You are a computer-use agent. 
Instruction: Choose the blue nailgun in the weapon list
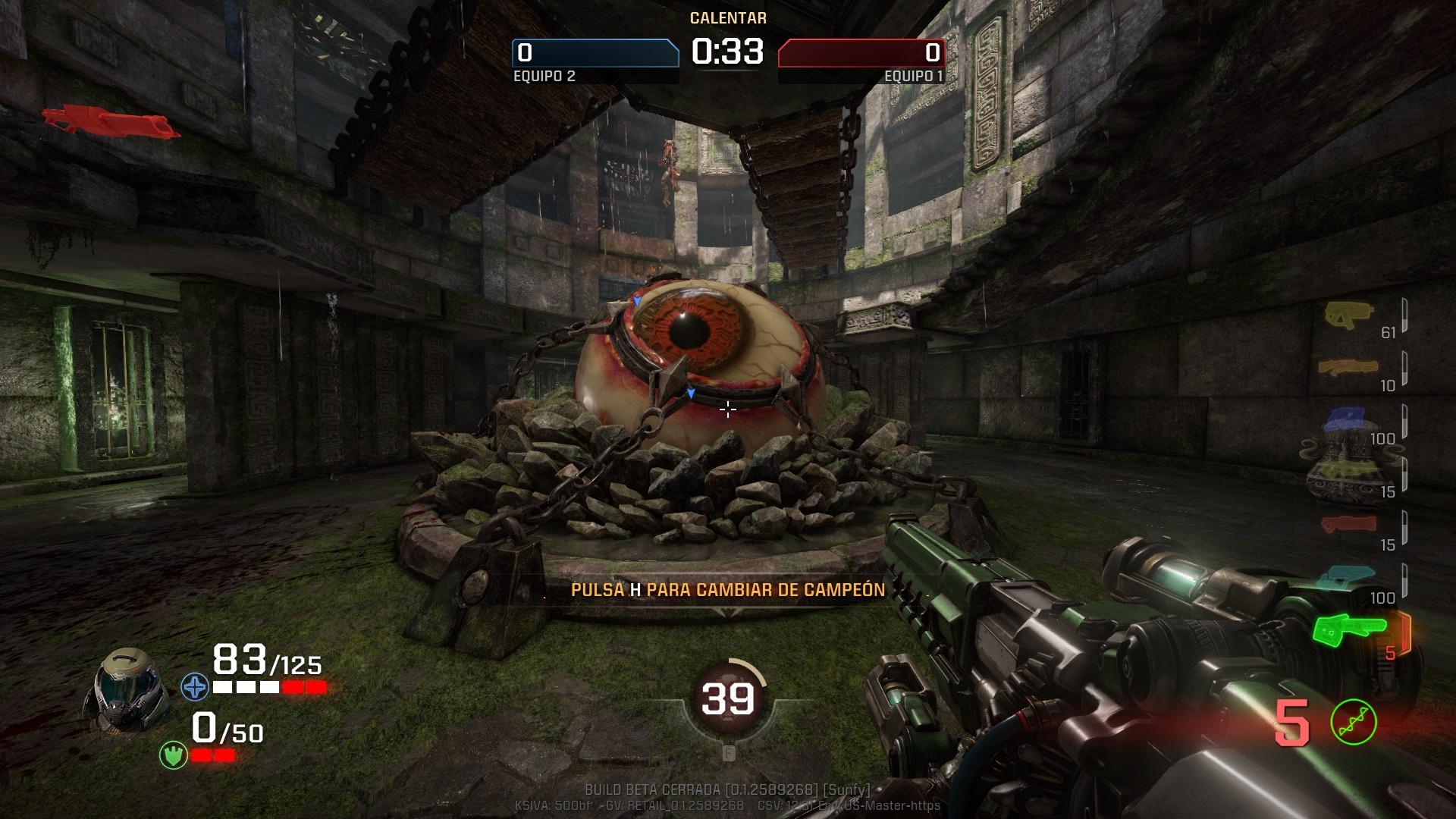tap(1348, 418)
